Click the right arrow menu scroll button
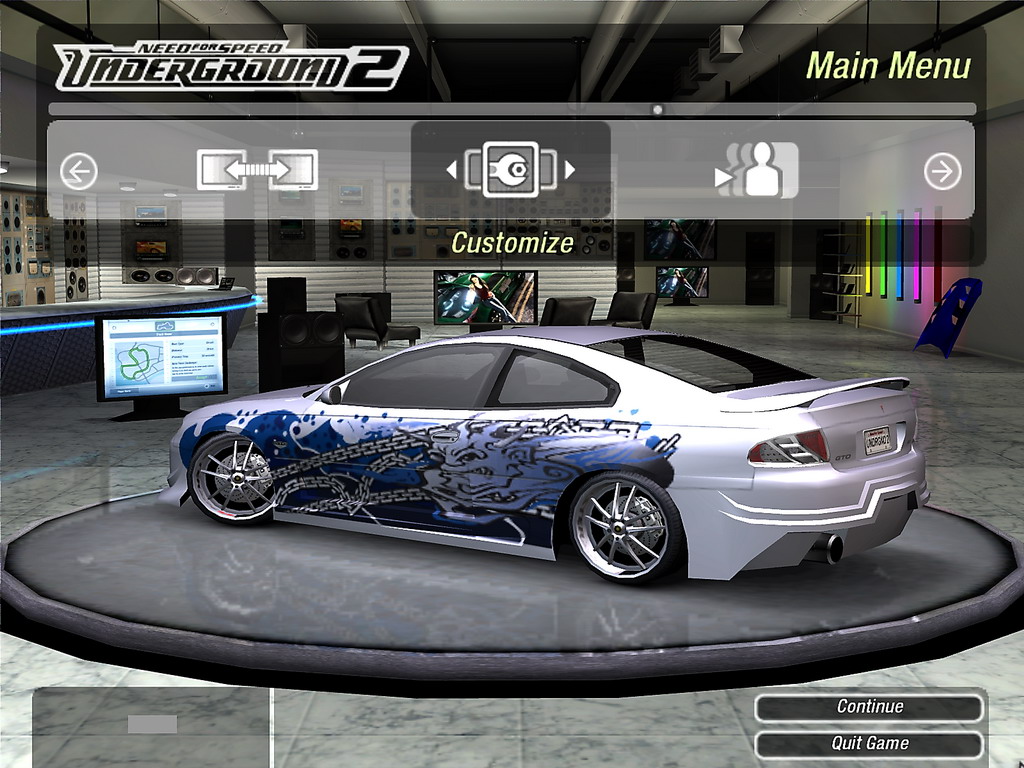 coord(942,172)
